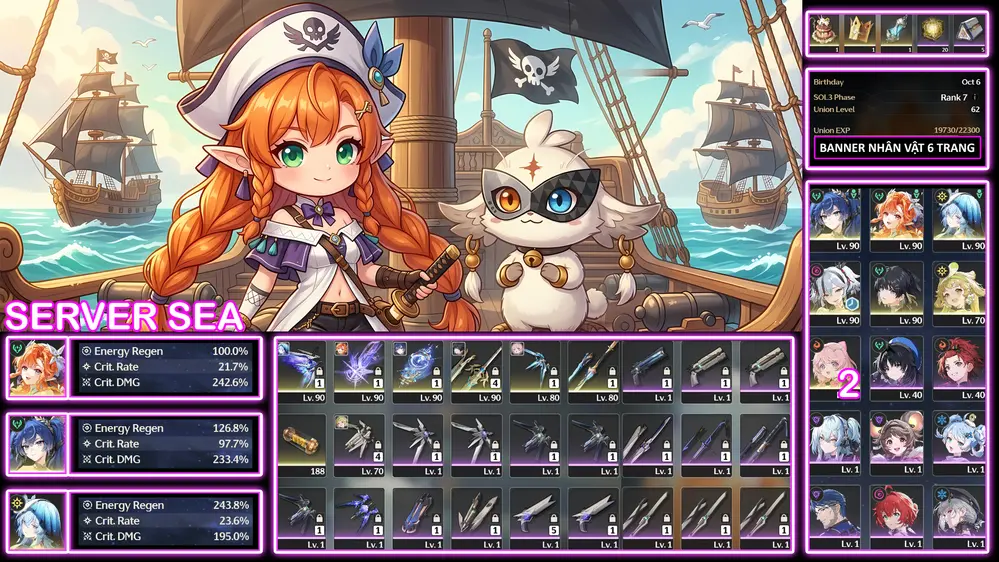Select the dark-blue-haired portrait beside 97.7% Crit. Rate
Screen dimensions: 999x562
[x=36, y=443]
